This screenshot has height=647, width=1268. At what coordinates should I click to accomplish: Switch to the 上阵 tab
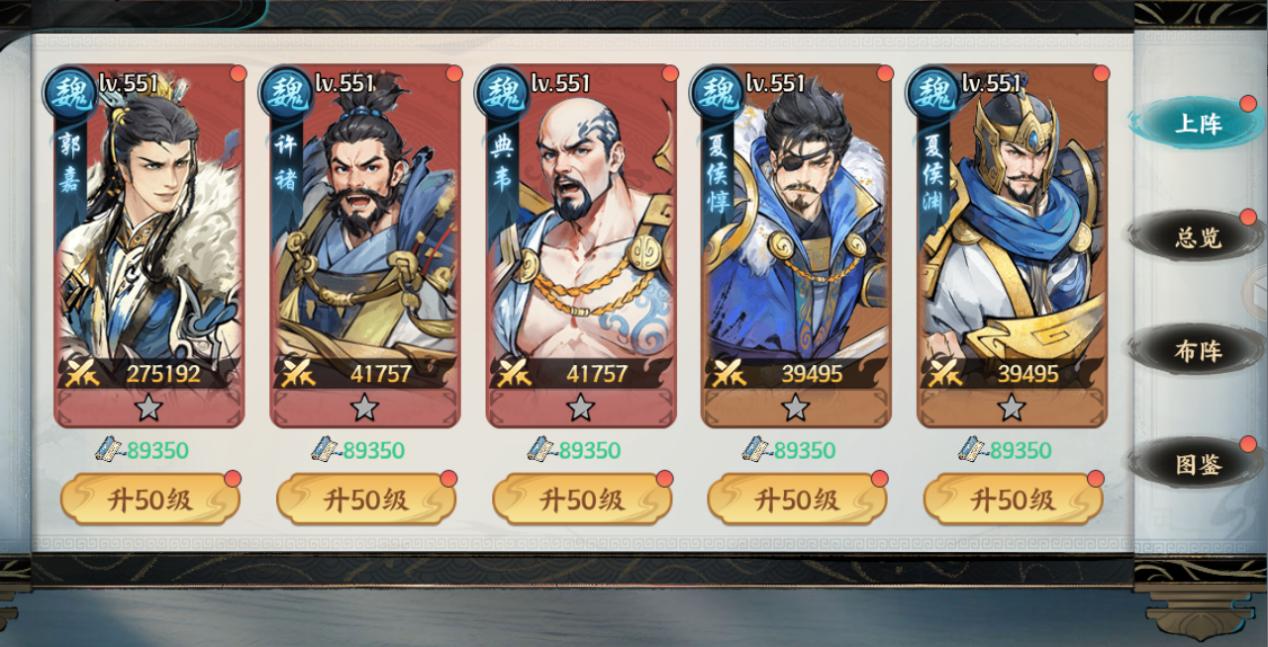1197,124
